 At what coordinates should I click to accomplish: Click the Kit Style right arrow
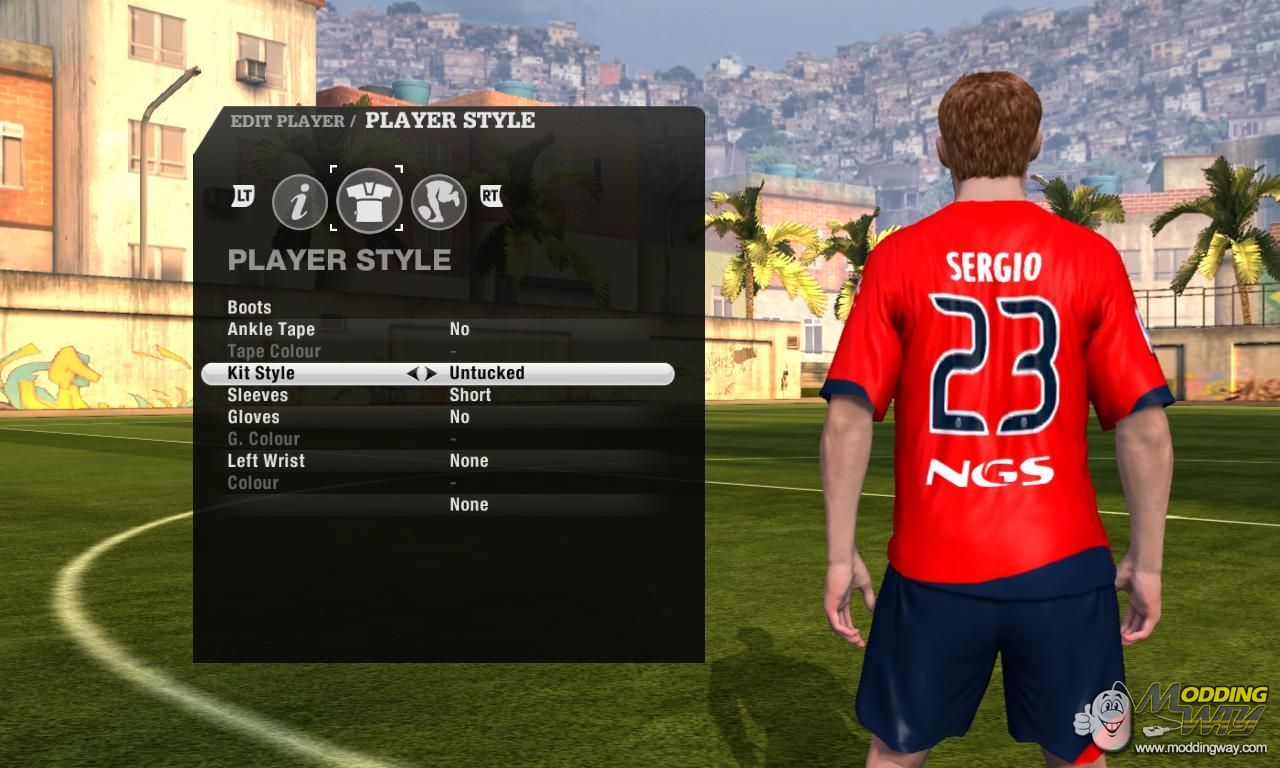(431, 373)
